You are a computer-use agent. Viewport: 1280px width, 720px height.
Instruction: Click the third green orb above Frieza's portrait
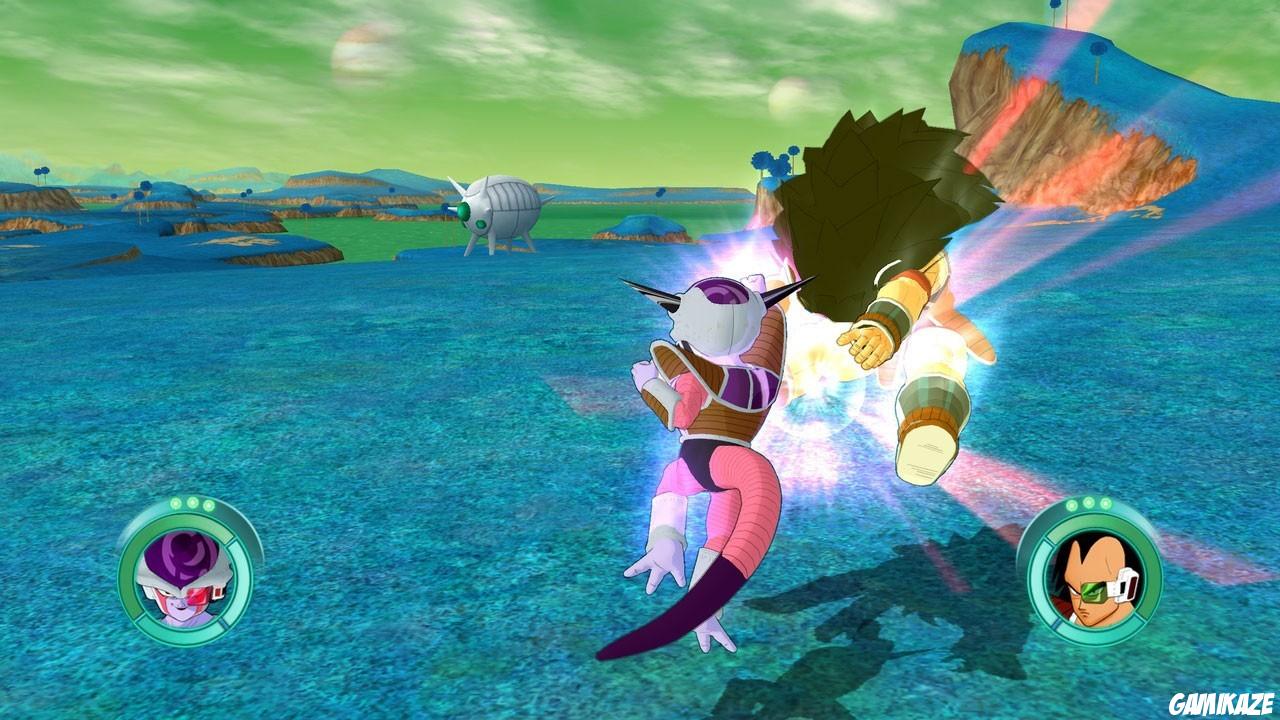(x=208, y=504)
